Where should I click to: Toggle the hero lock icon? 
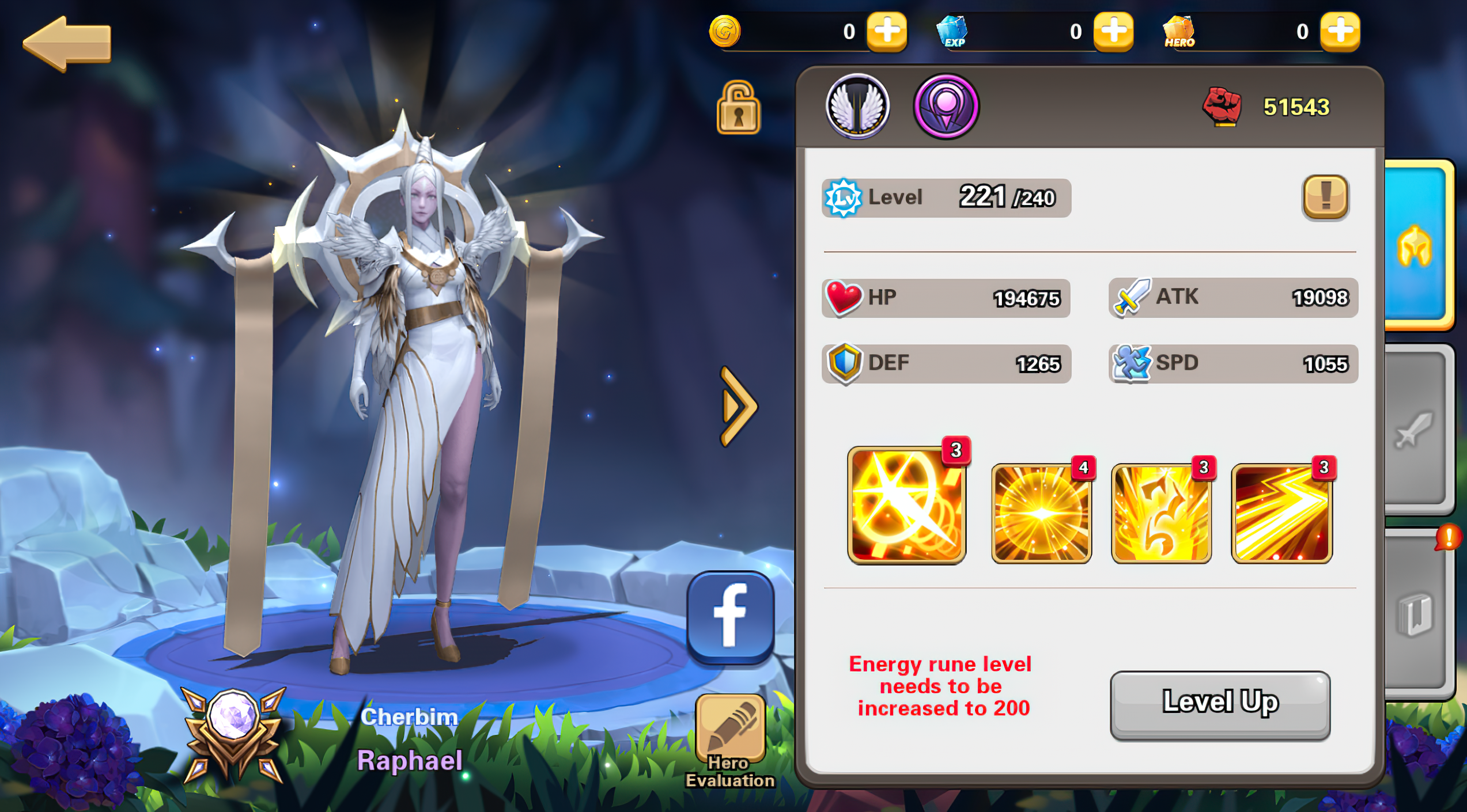click(739, 109)
